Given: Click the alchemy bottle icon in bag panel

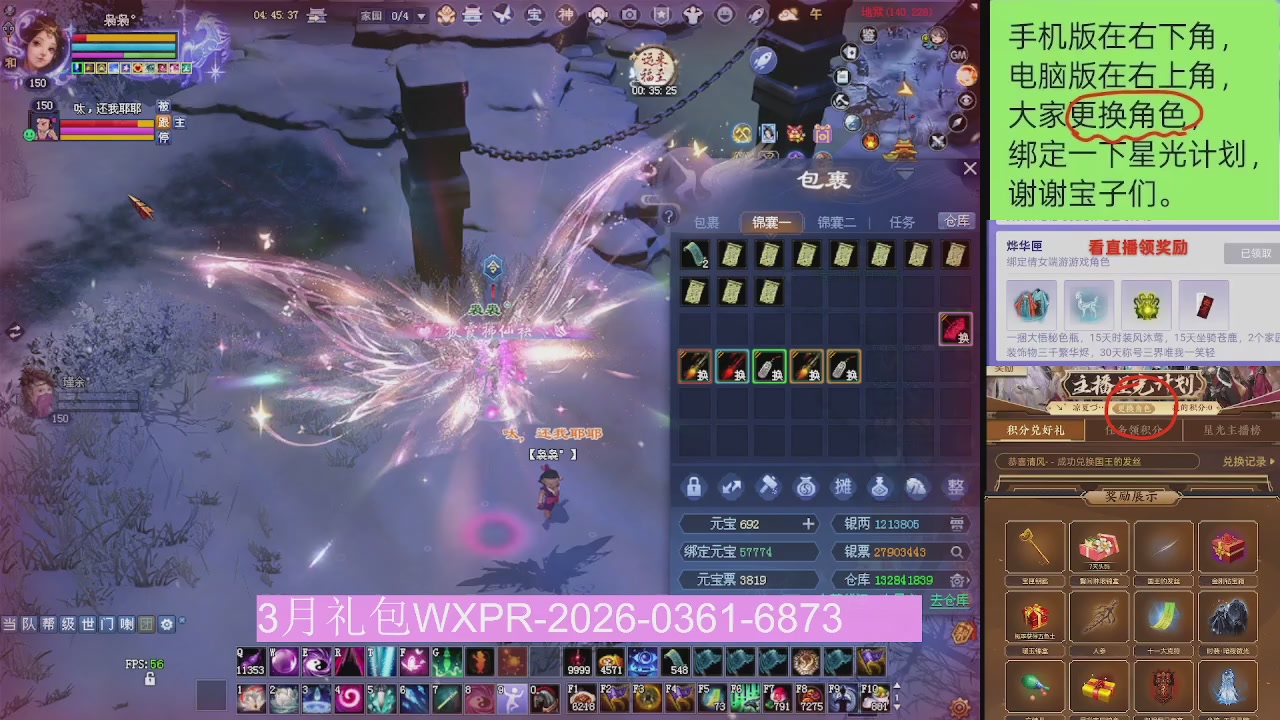Looking at the screenshot, I should click(x=880, y=487).
